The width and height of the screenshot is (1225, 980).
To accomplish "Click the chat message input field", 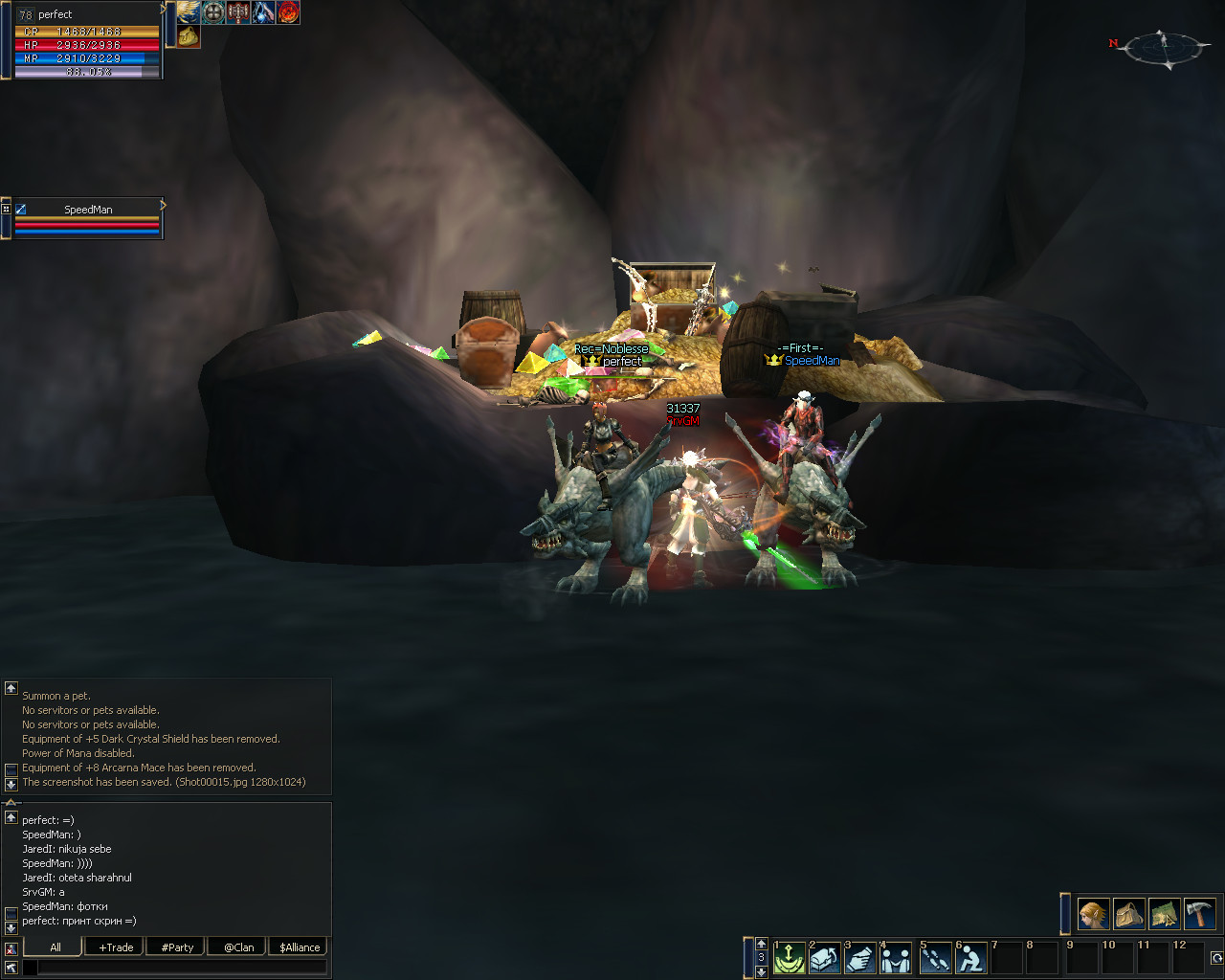I will pyautogui.click(x=182, y=968).
